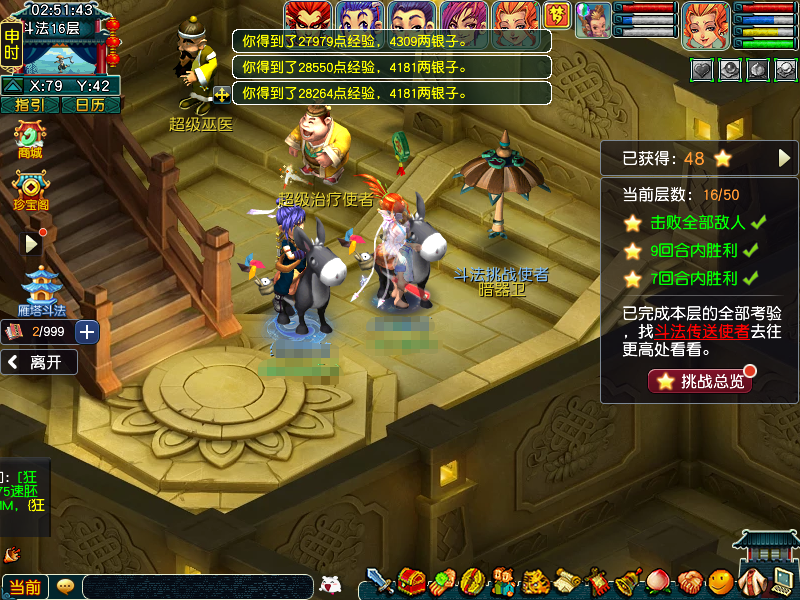Image resolution: width=800 pixels, height=600 pixels.
Task: Open the 珍宝阁 treasure pavilion icon
Action: 31,188
